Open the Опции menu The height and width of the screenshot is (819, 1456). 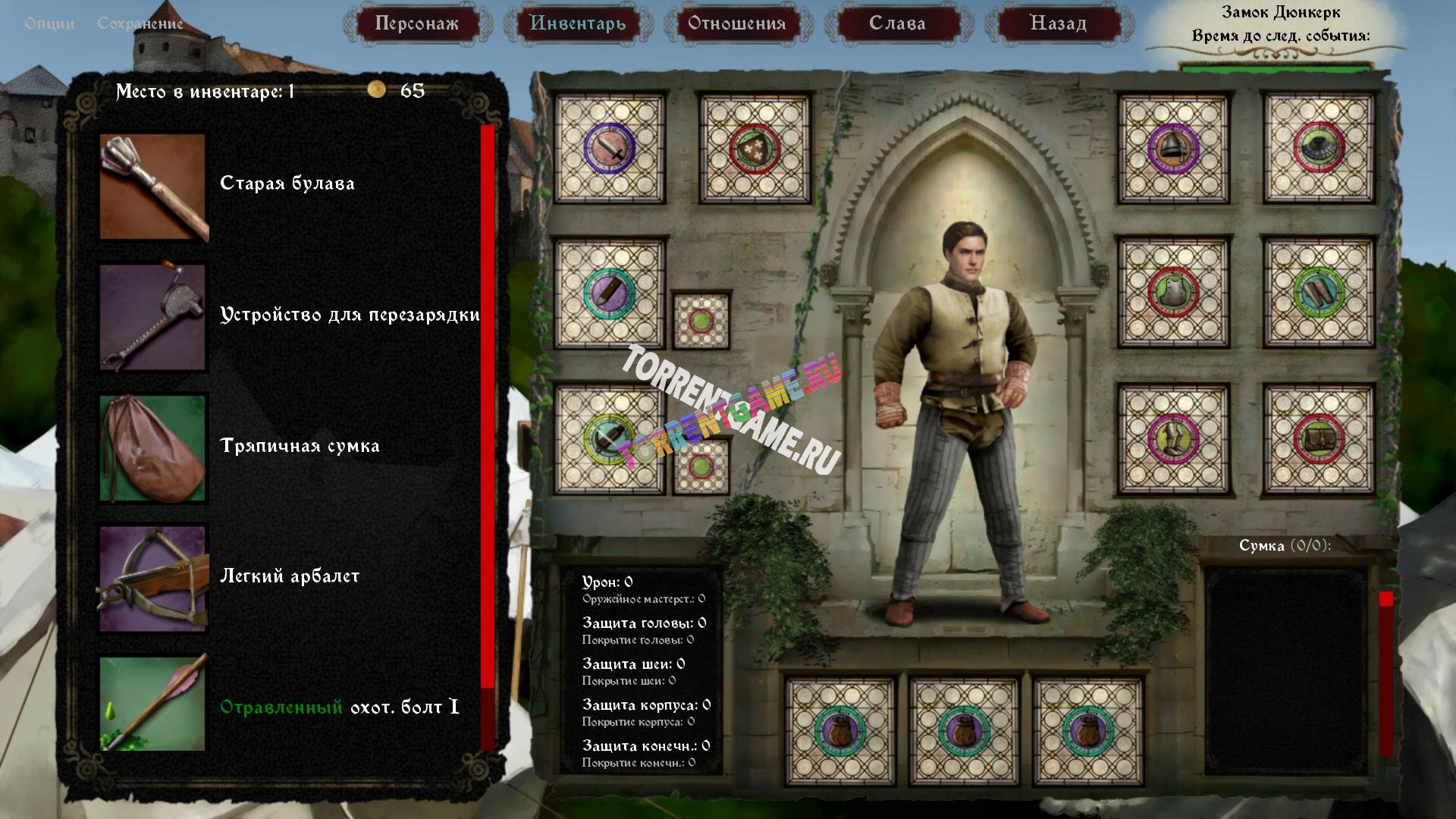pos(49,24)
